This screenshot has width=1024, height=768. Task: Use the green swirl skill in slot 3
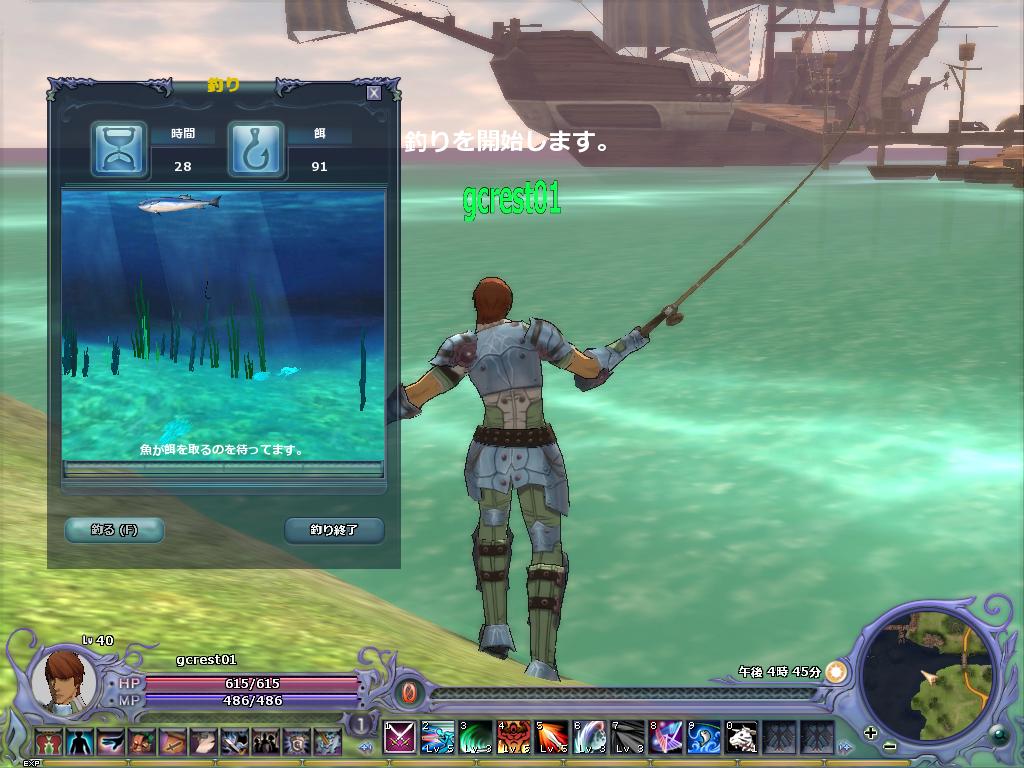[476, 738]
